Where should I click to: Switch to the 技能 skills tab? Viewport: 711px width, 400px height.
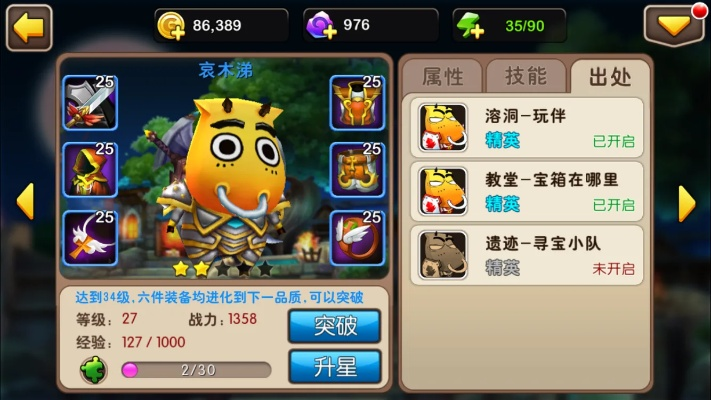526,77
